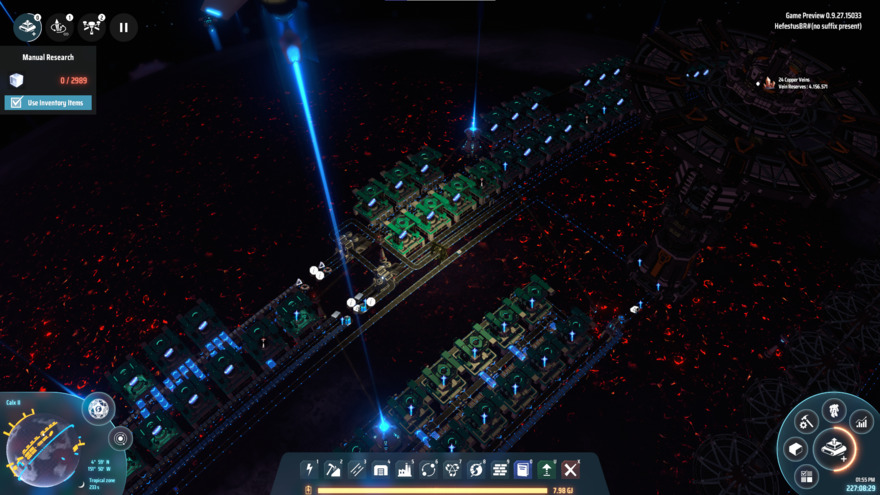This screenshot has width=880, height=495.
Task: Open the orbit logistics build category
Action: [428, 469]
